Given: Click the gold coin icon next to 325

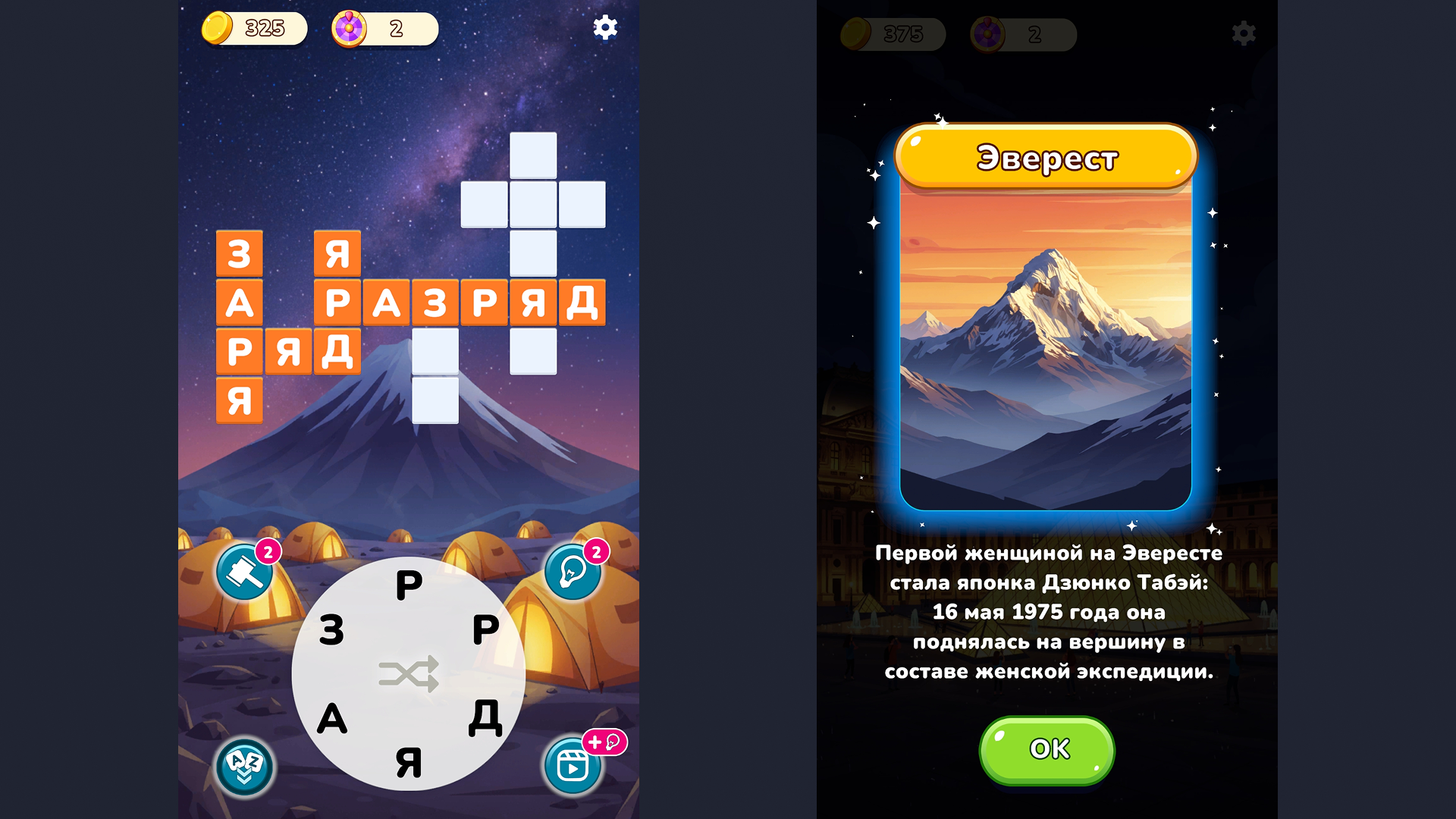Looking at the screenshot, I should click(219, 29).
